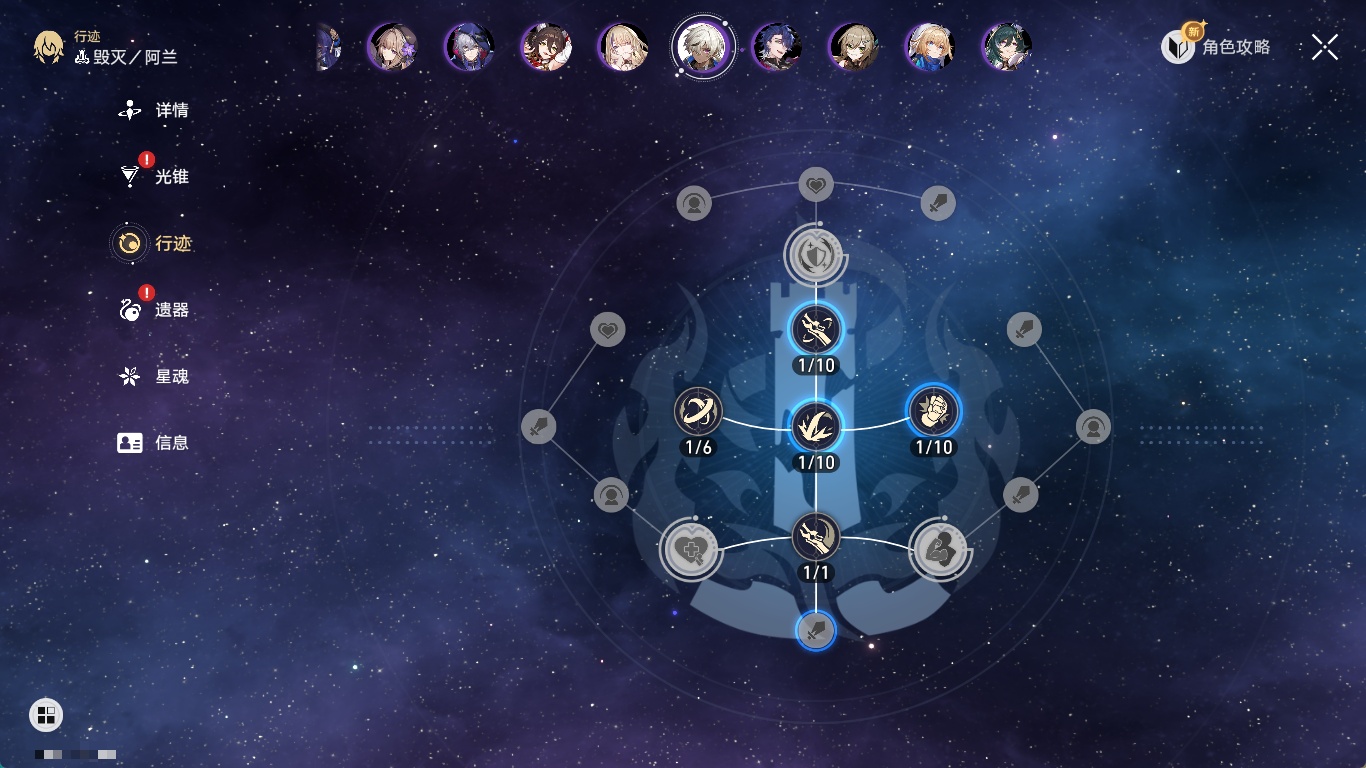Switch to the dark green-haired character portrait

pos(1007,46)
